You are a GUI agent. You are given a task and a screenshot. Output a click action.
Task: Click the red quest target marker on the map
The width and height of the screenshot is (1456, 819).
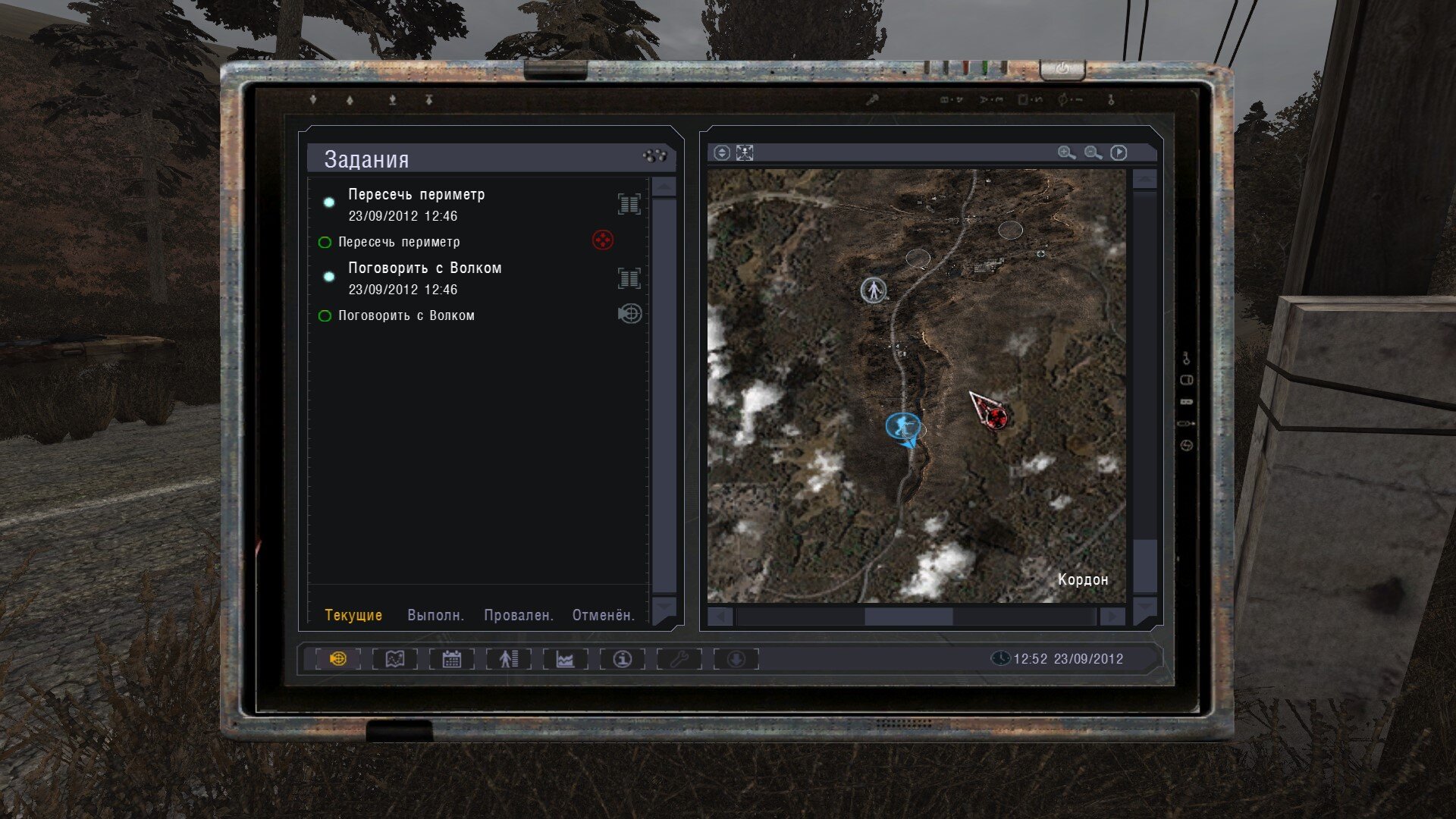995,416
